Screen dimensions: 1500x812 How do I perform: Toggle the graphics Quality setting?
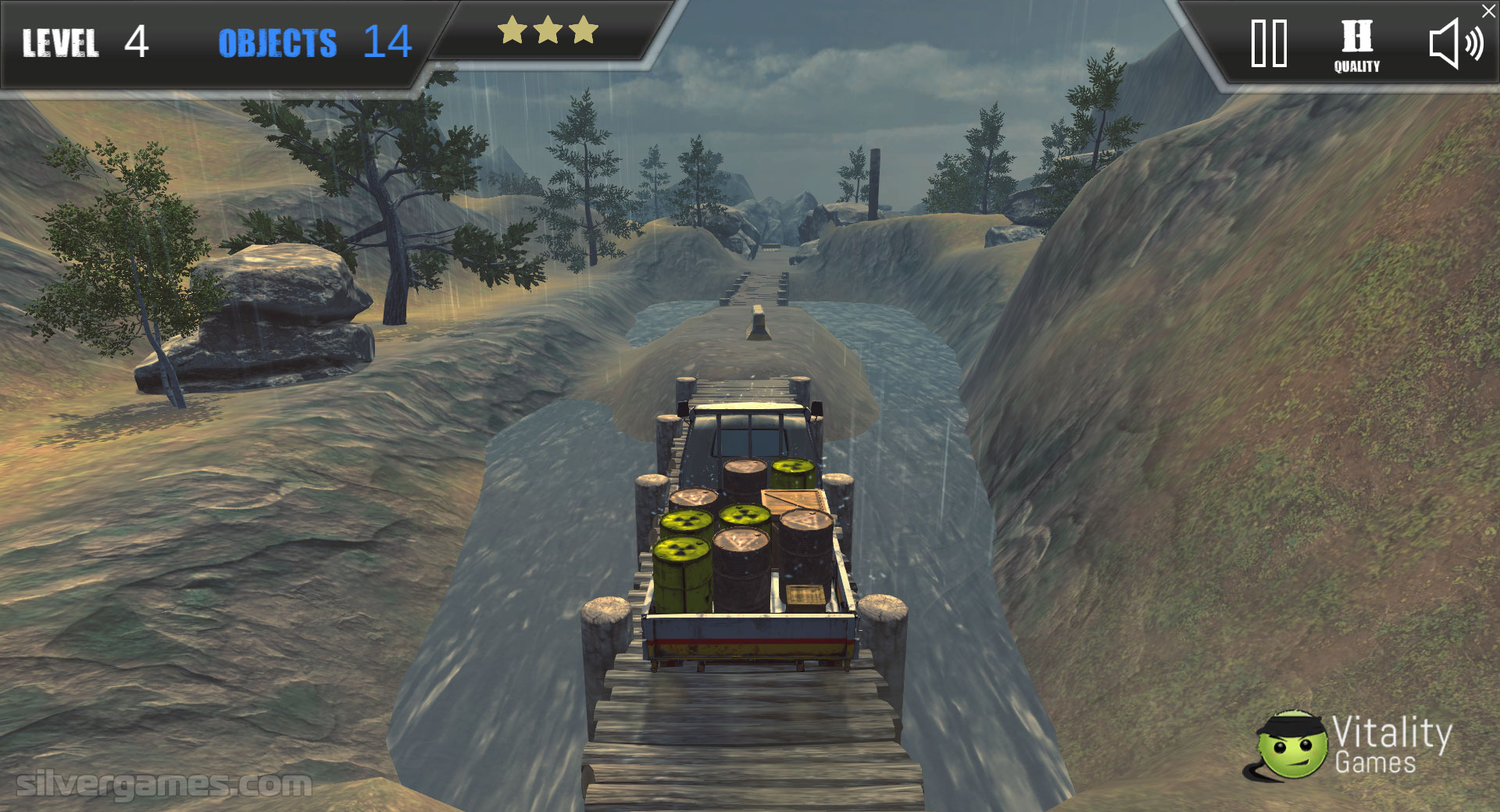tap(1356, 46)
